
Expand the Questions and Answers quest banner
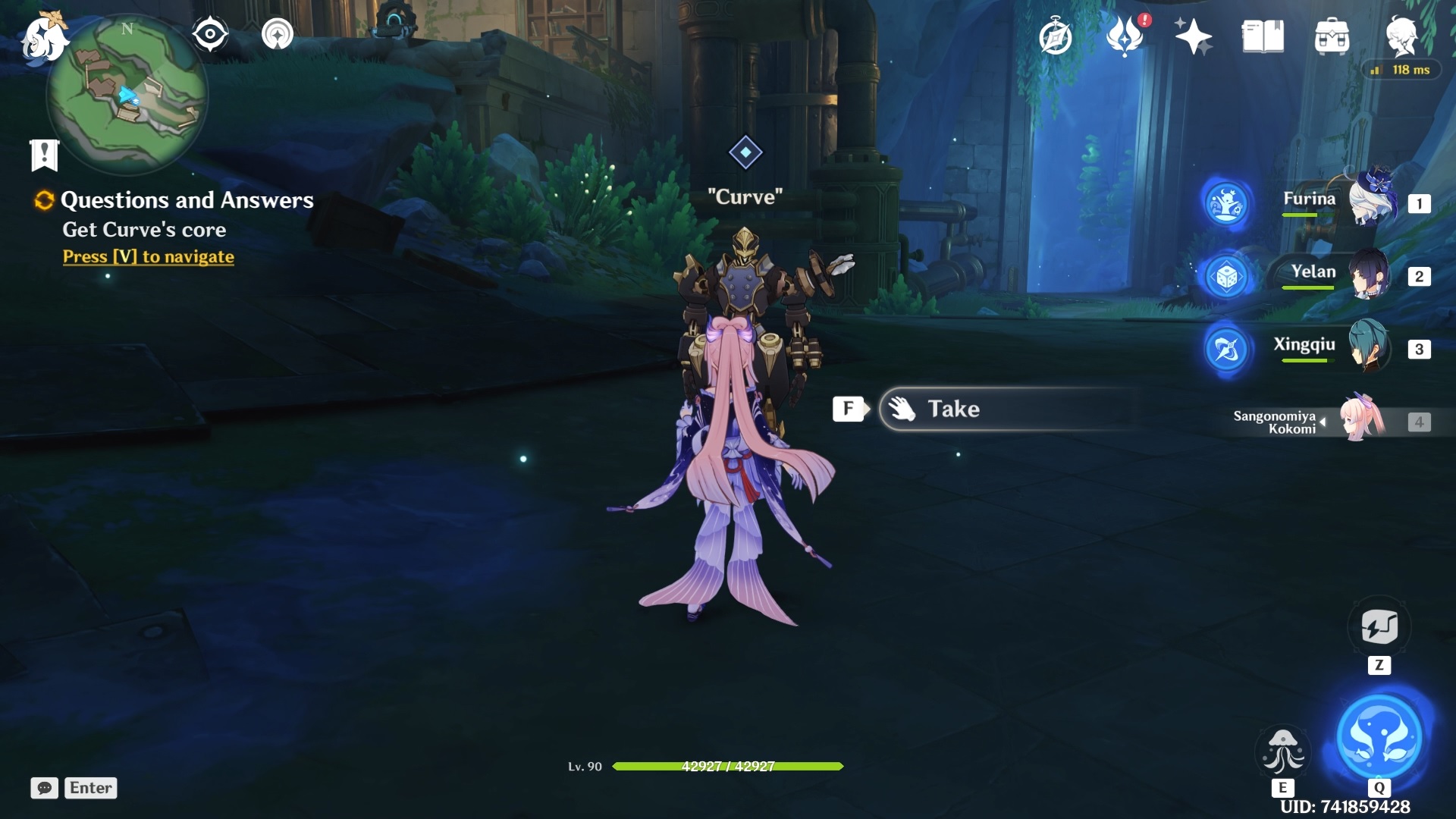[x=44, y=154]
